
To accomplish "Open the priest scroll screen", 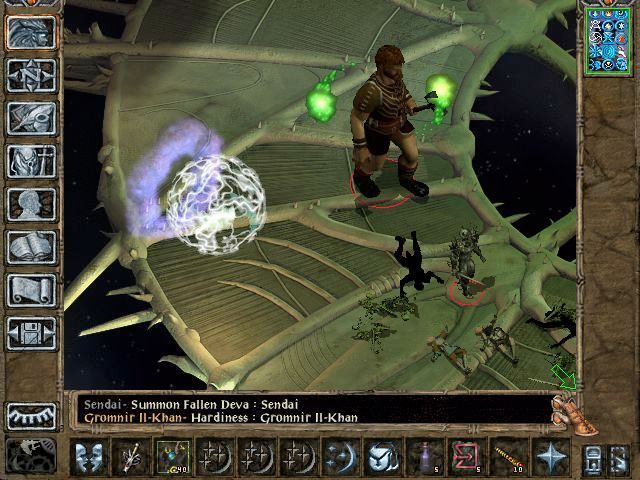I will 32,290.
